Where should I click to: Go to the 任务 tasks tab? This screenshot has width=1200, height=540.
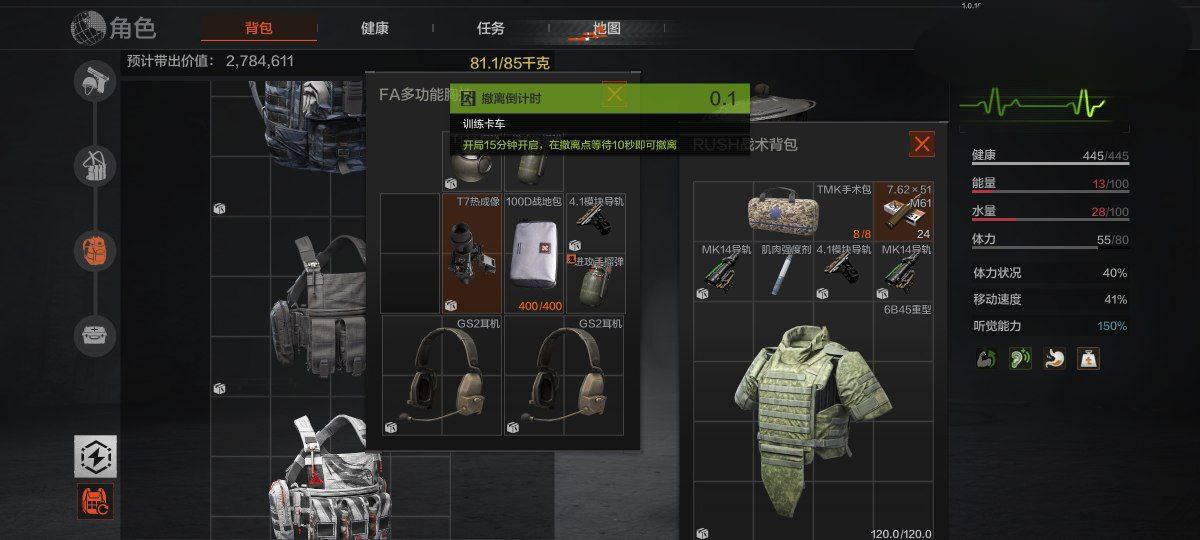coord(491,28)
